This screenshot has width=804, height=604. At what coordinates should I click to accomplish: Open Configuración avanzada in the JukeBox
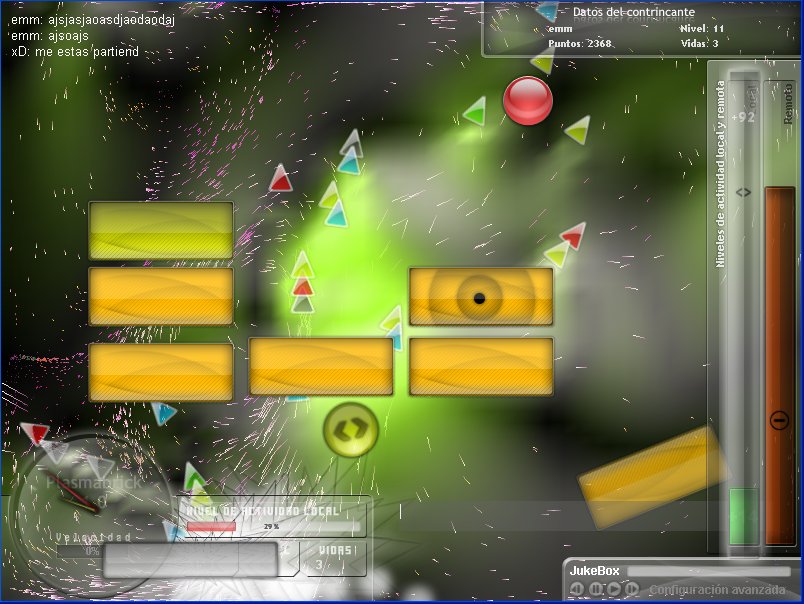pos(718,590)
